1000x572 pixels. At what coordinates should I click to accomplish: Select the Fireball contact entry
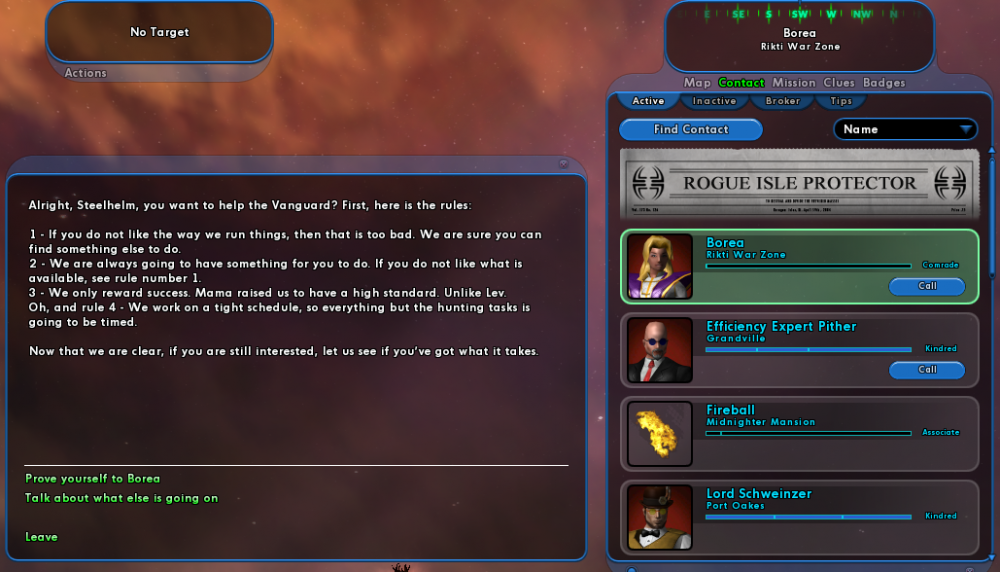pos(800,433)
